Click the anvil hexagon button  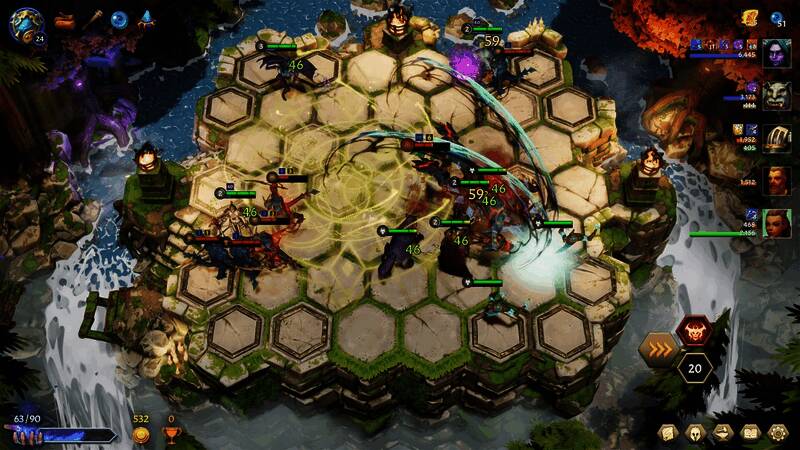[x=724, y=433]
